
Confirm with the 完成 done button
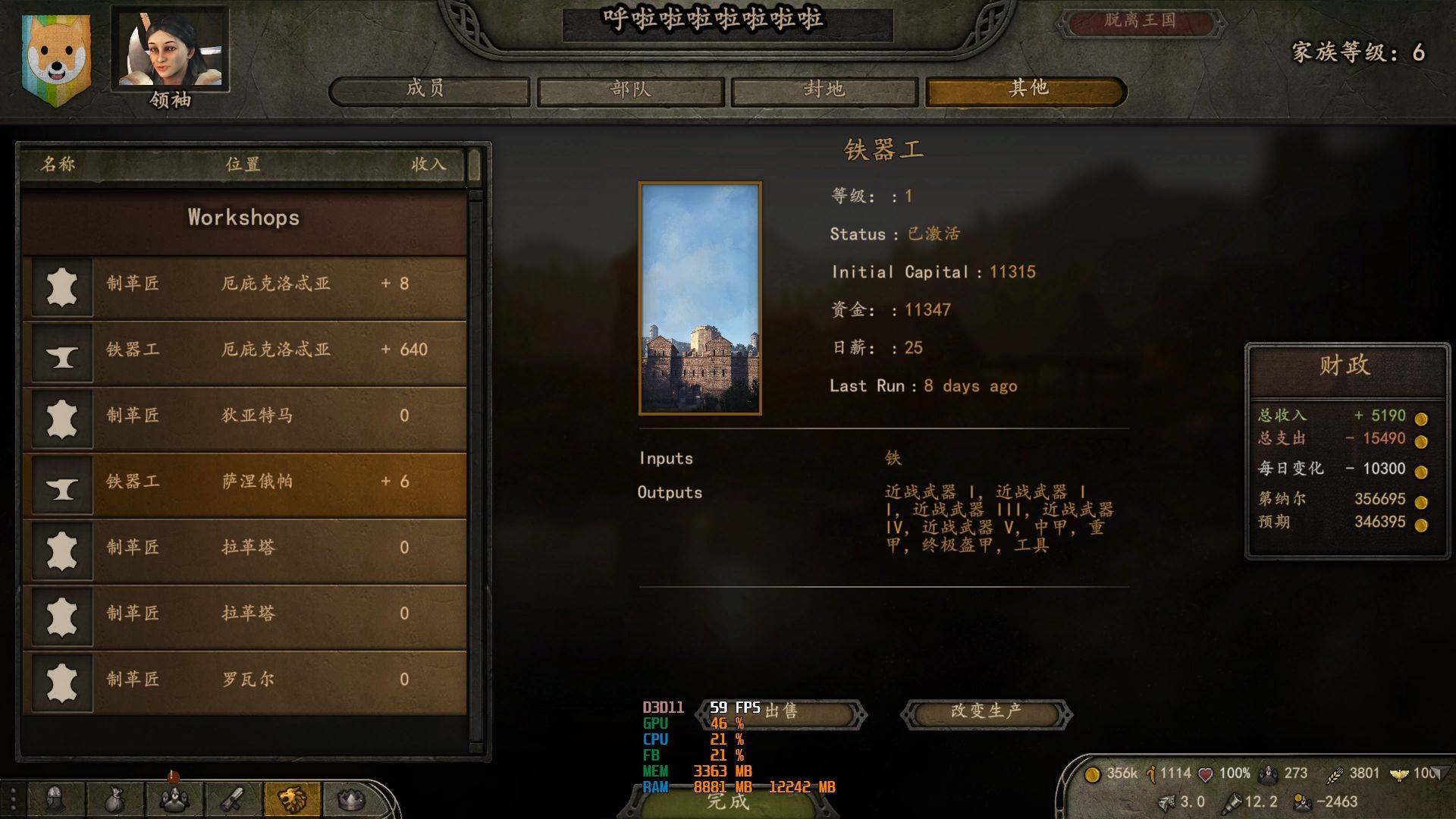[x=728, y=802]
